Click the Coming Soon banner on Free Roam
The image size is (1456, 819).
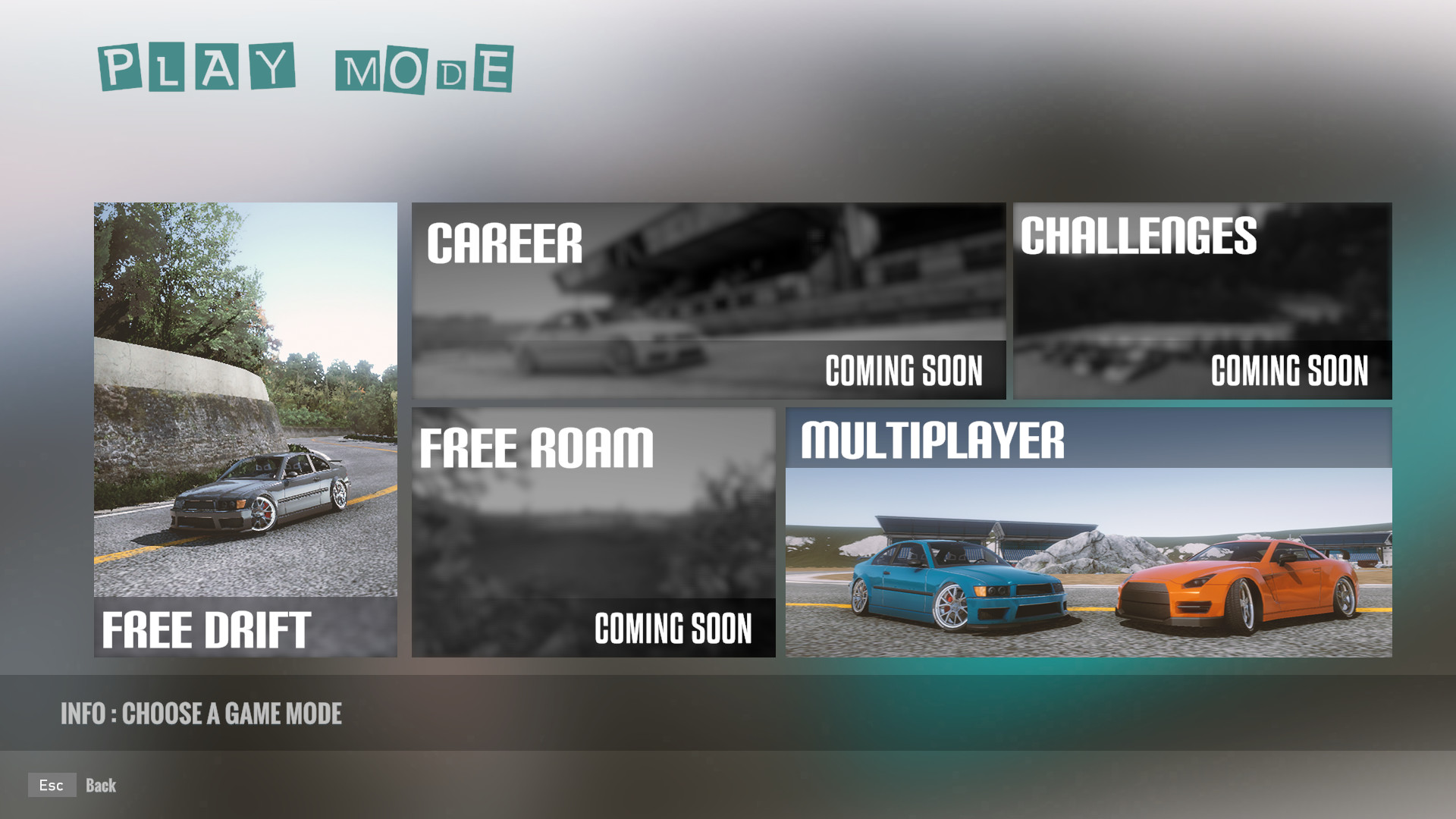click(672, 628)
